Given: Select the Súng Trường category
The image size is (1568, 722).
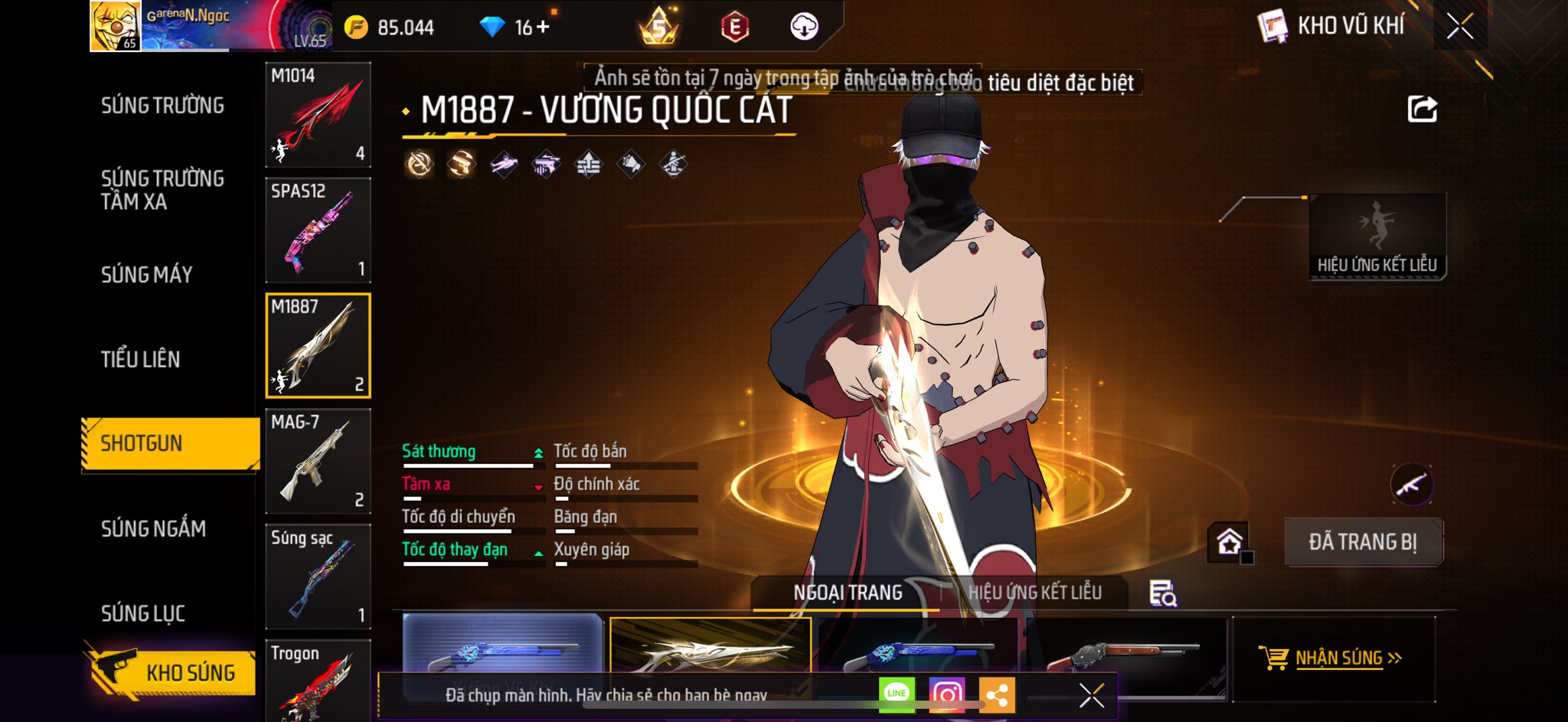Looking at the screenshot, I should [x=162, y=106].
